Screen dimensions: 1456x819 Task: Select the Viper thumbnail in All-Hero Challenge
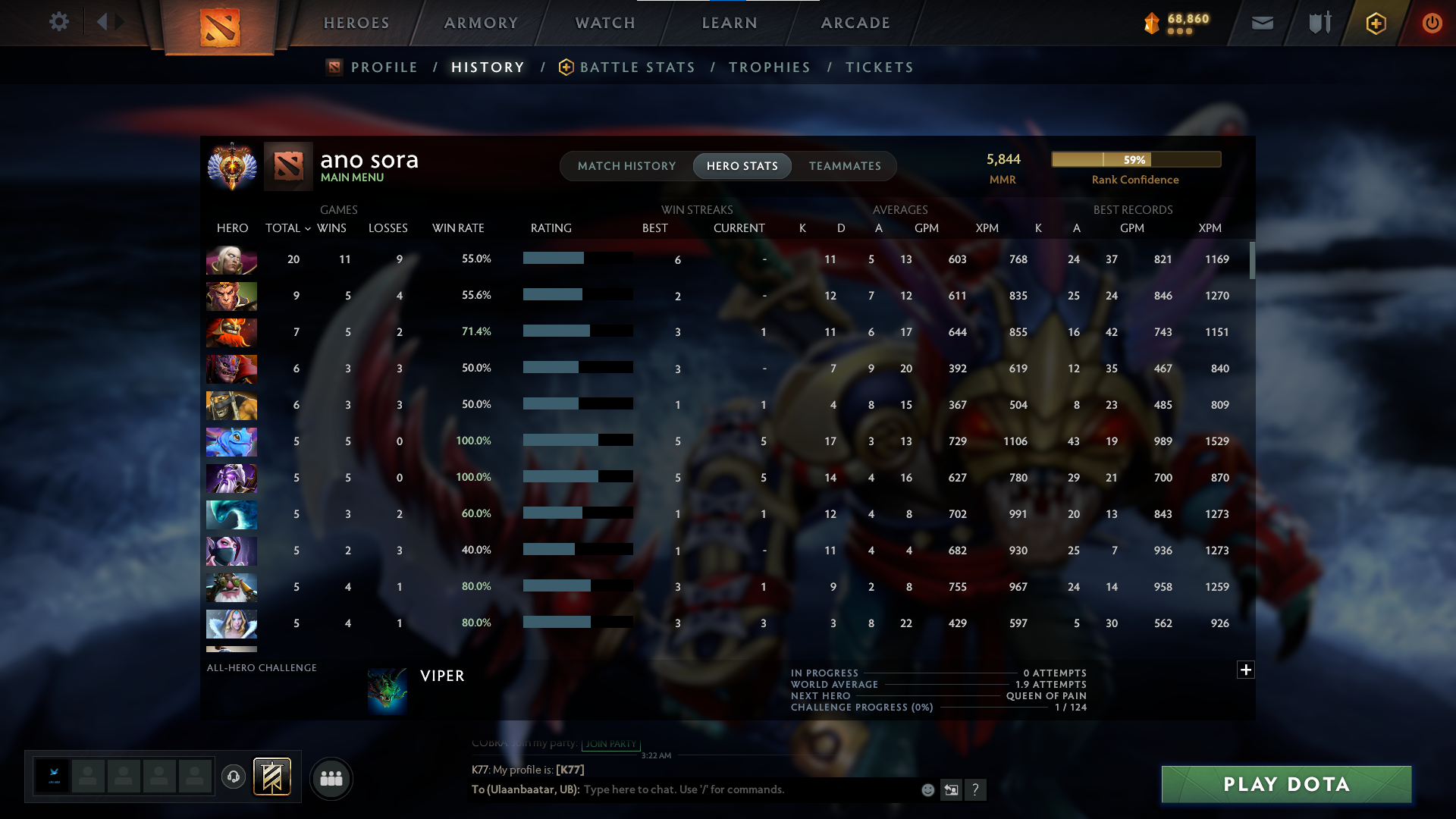pos(388,690)
